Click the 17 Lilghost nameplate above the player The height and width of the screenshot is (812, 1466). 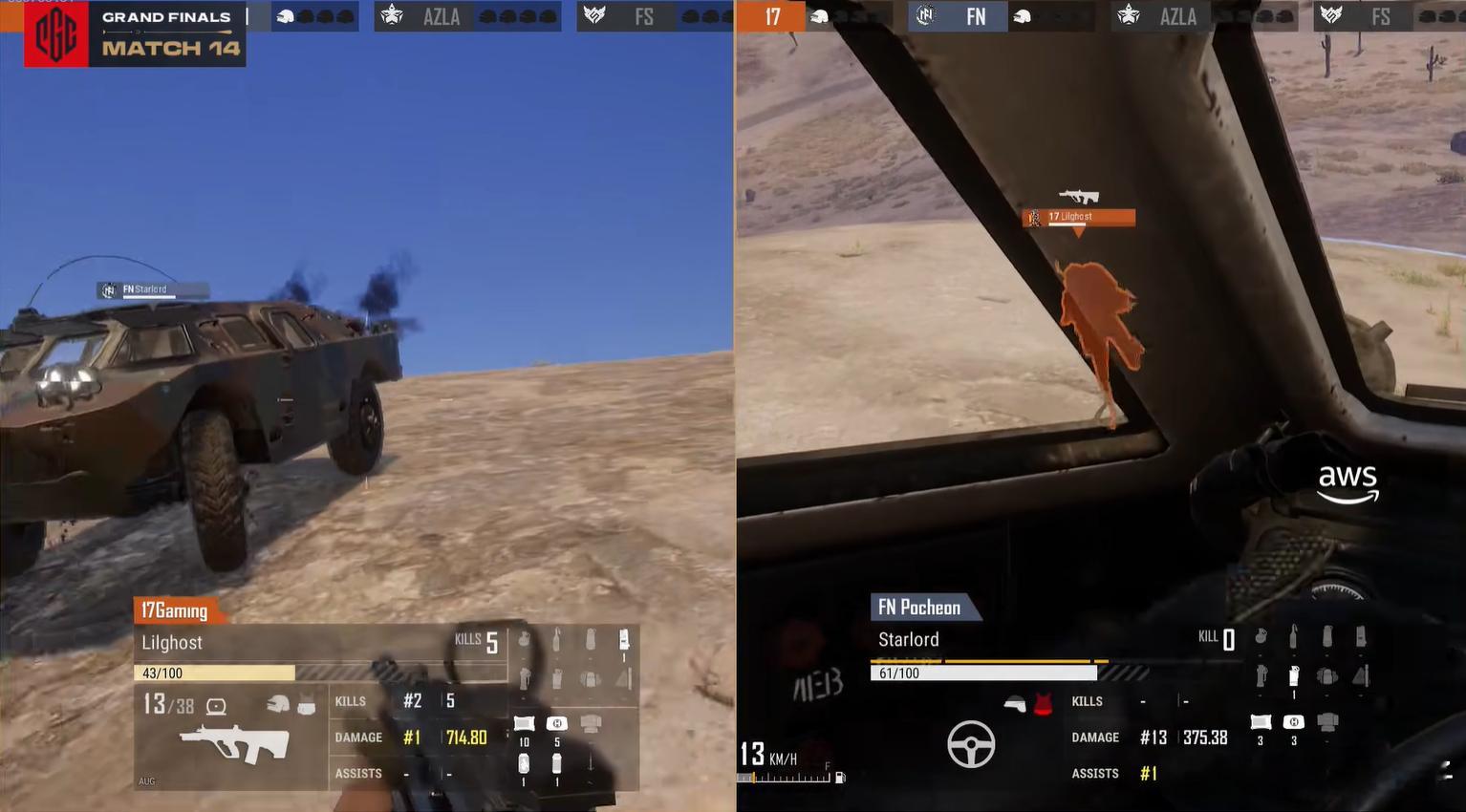(x=1078, y=217)
